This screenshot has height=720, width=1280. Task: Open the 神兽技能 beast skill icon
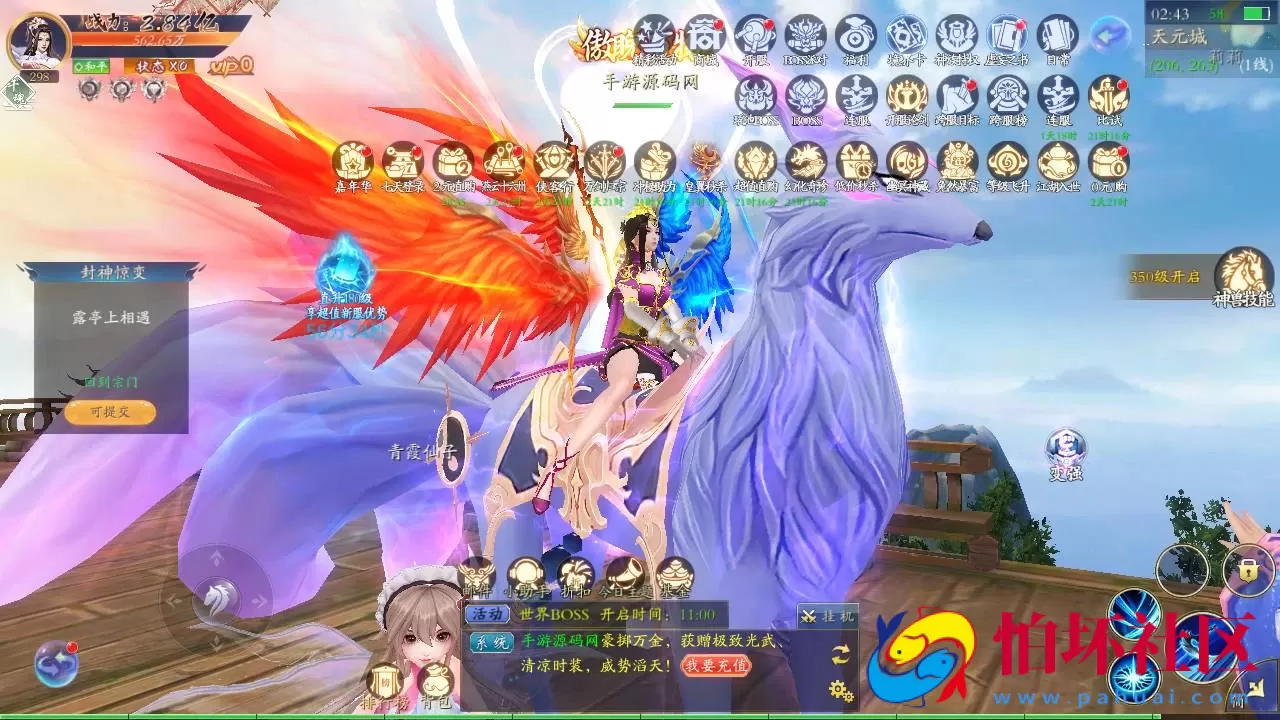[1243, 272]
